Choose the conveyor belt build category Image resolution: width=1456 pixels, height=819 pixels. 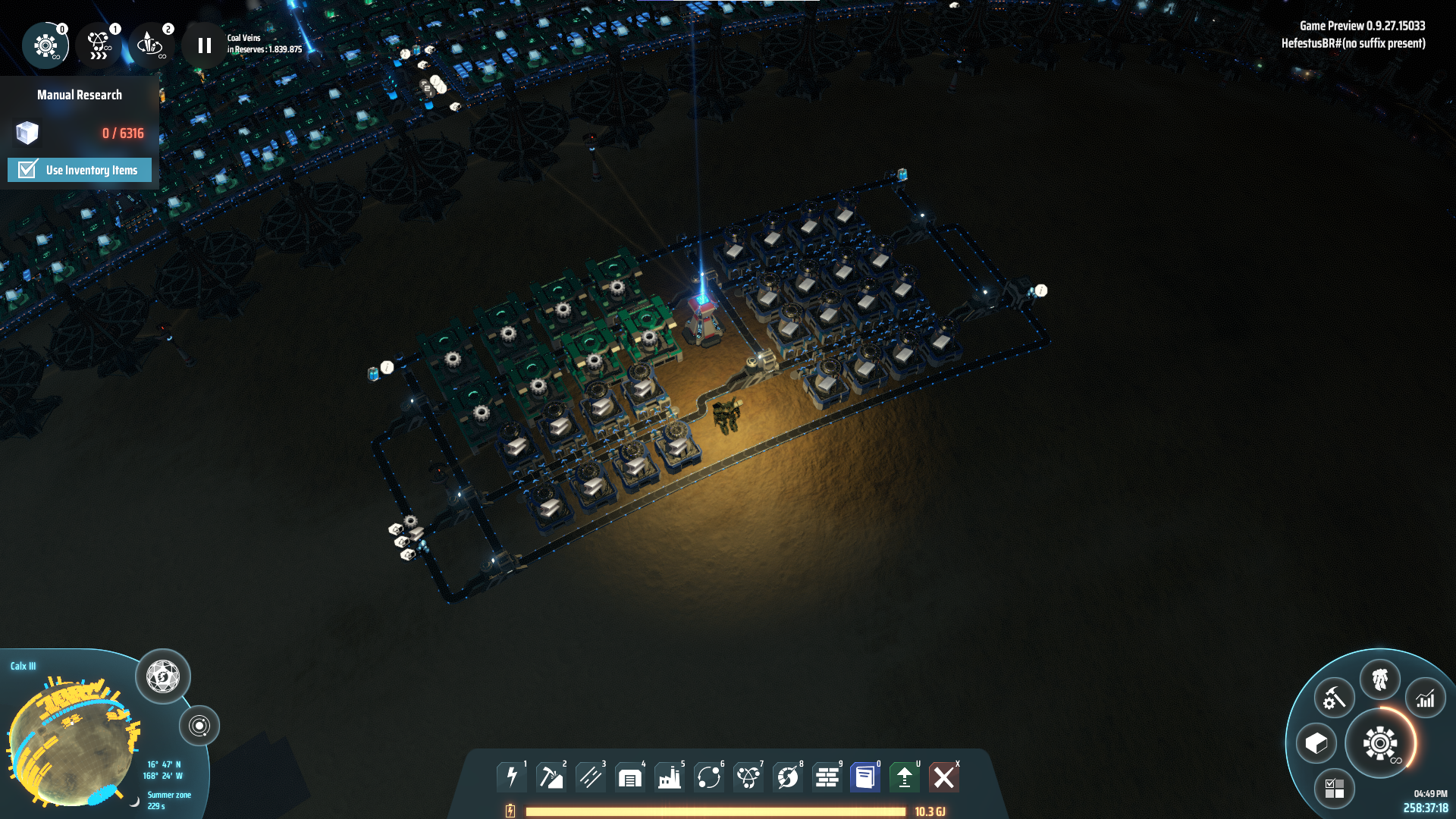(x=591, y=777)
